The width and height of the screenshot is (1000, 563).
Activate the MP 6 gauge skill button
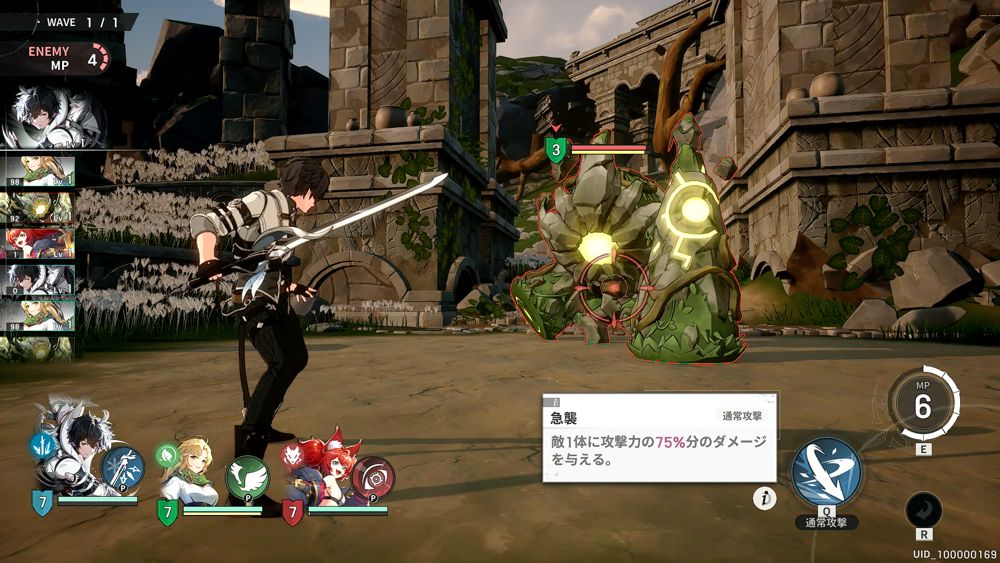tap(922, 406)
